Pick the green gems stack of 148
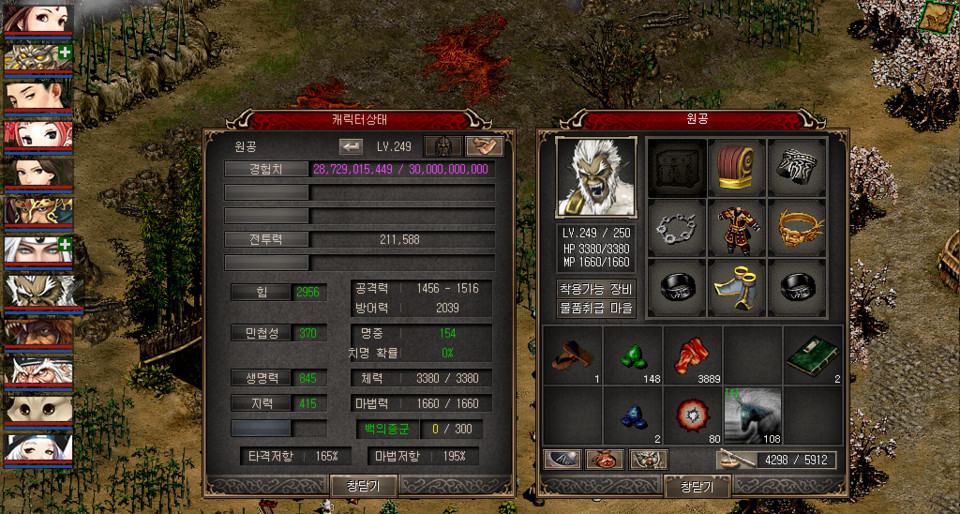Viewport: 960px width, 514px height. point(633,355)
